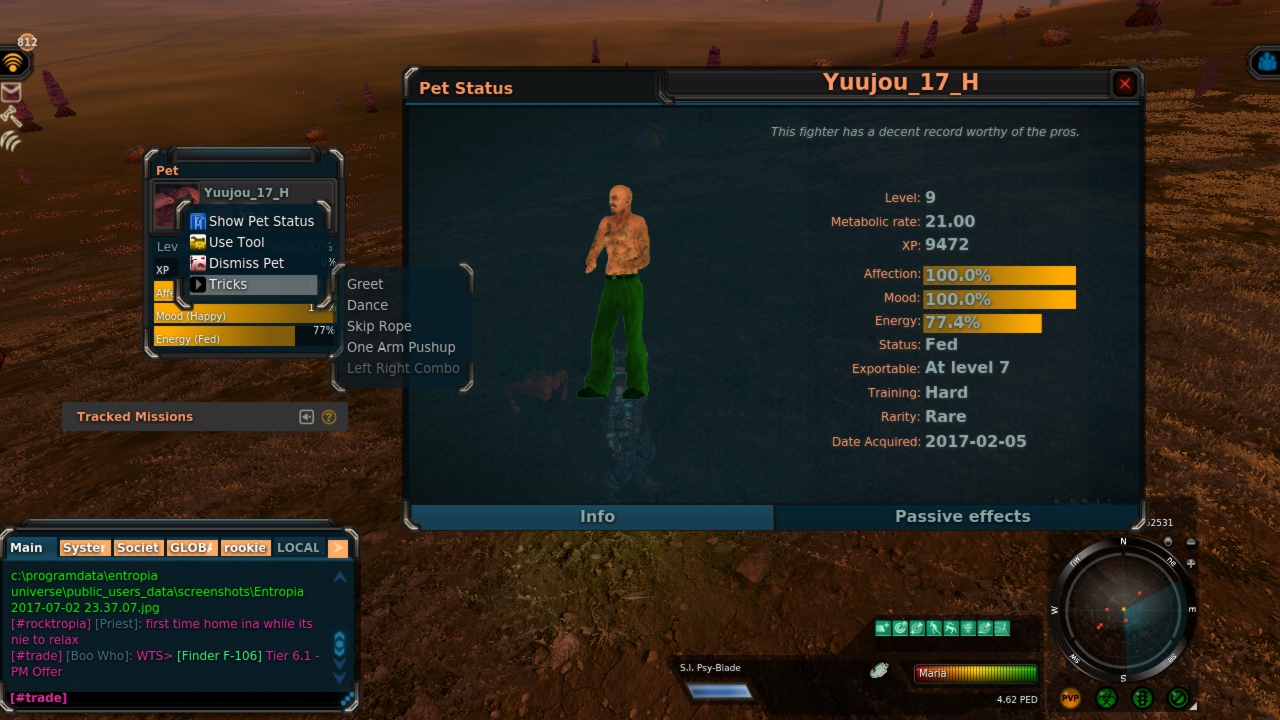
Task: Open Tracked Missions help question mark
Action: coord(329,417)
